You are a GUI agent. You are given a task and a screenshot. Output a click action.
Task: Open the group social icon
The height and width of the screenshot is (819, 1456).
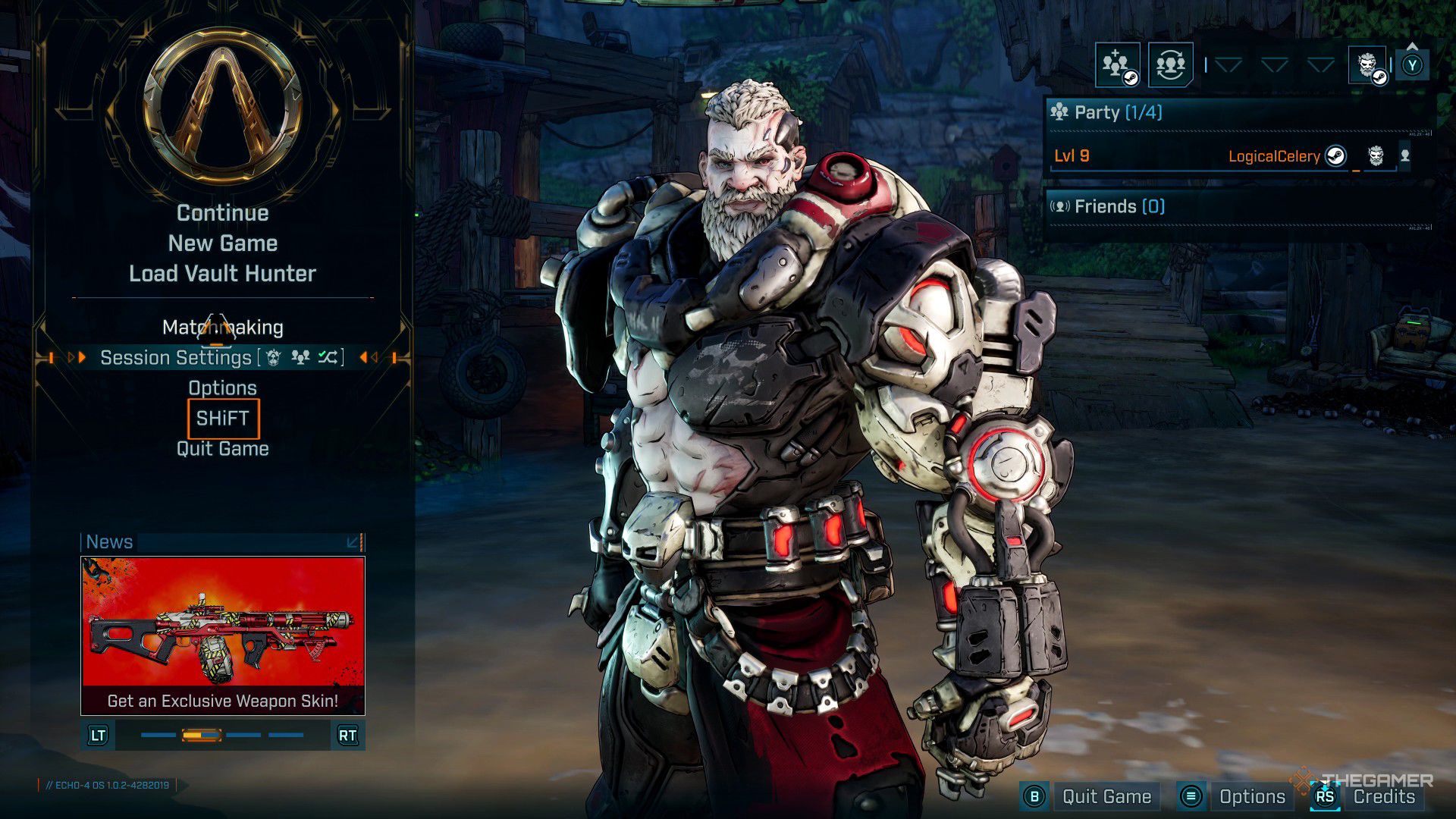(1170, 65)
